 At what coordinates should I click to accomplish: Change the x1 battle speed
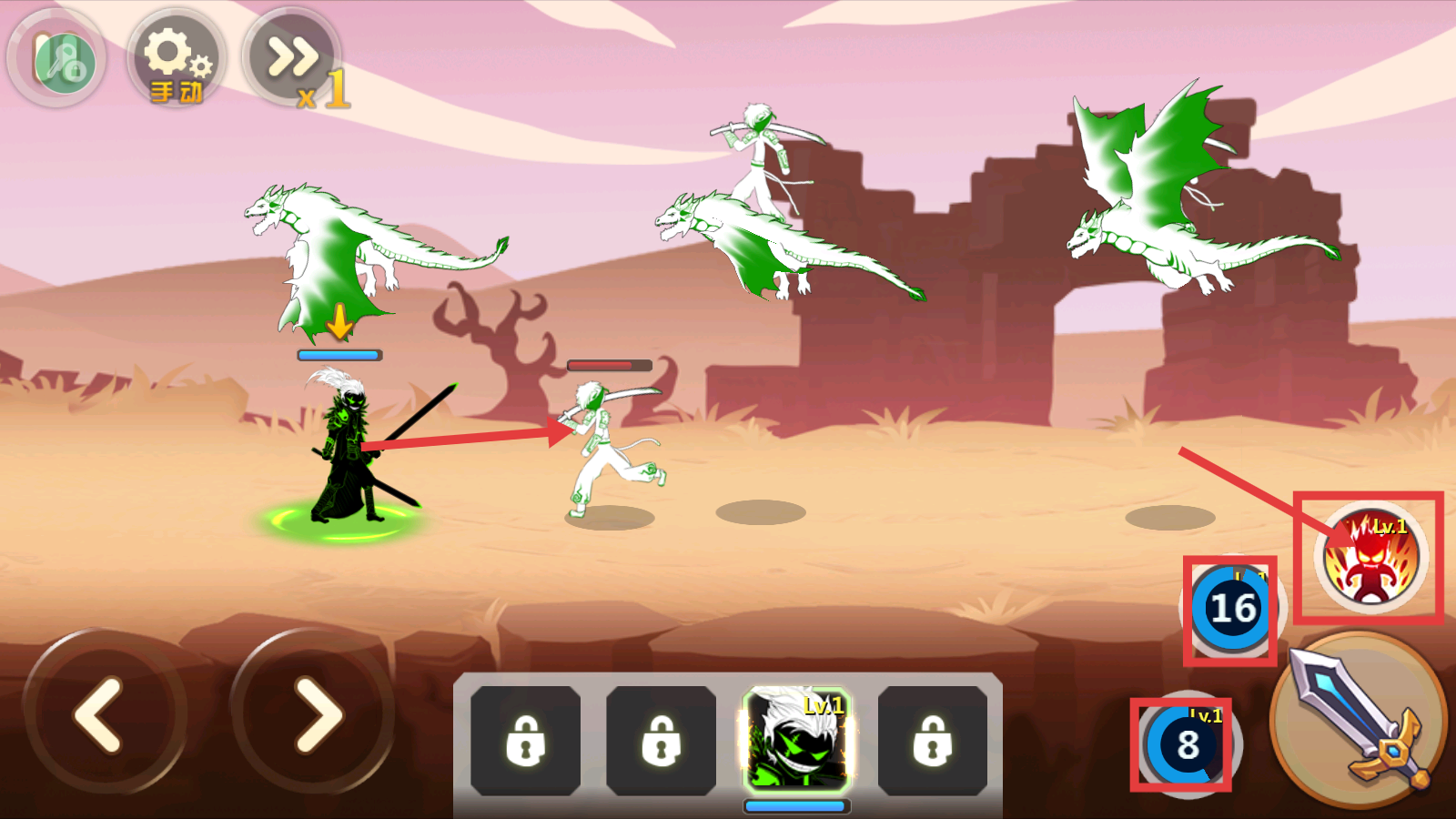pos(293,59)
